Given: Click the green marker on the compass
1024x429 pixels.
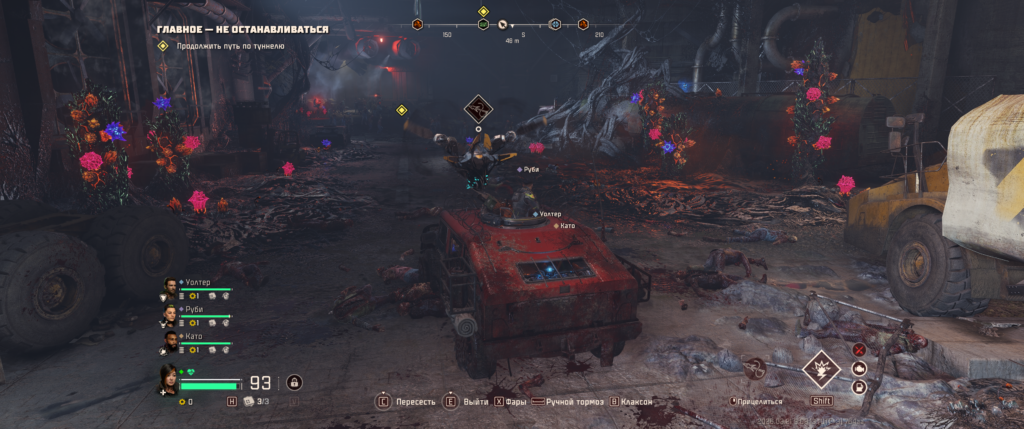Looking at the screenshot, I should click(x=483, y=24).
